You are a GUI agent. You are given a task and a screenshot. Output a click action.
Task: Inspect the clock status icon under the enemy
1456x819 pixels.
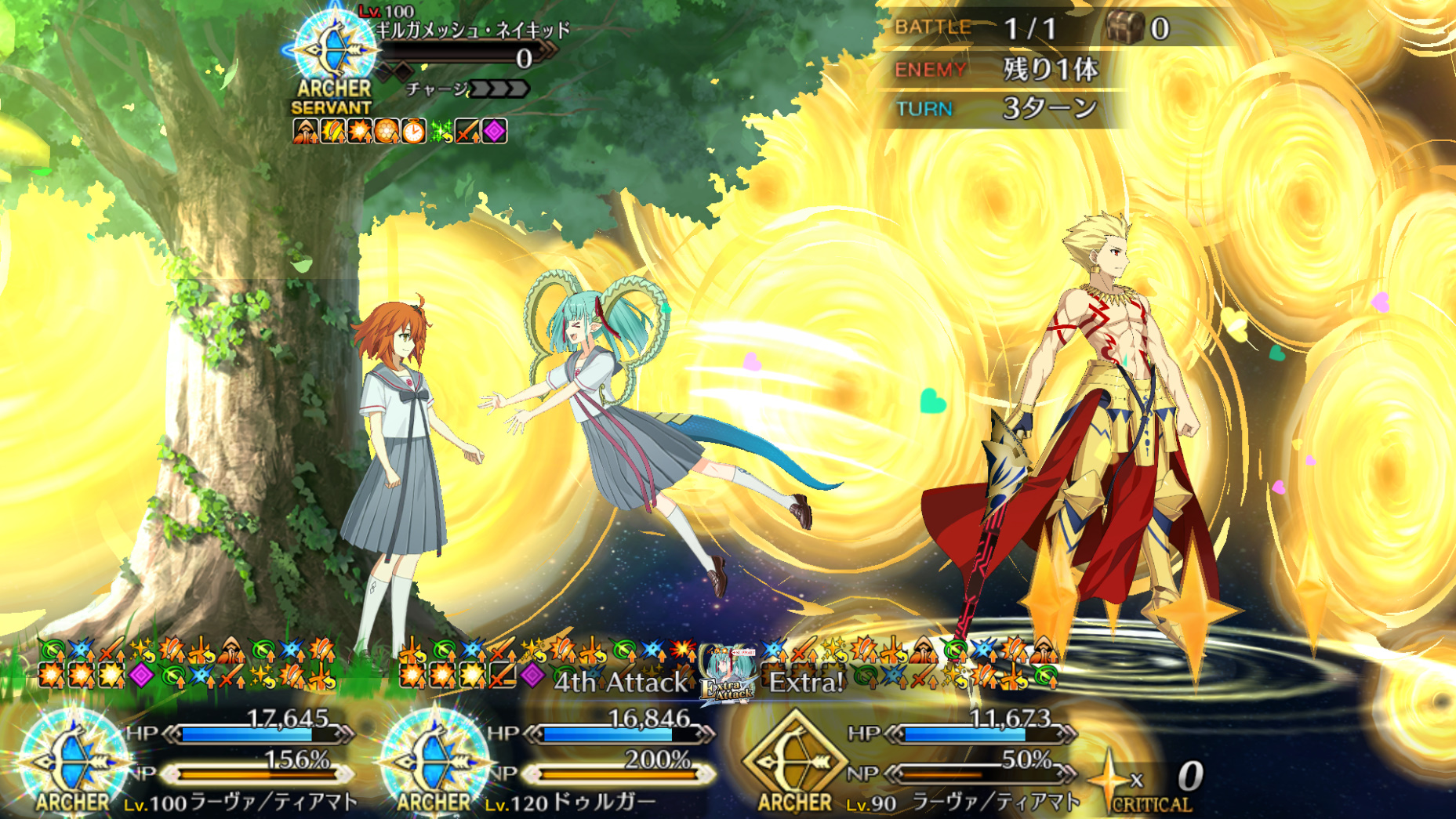point(413,131)
